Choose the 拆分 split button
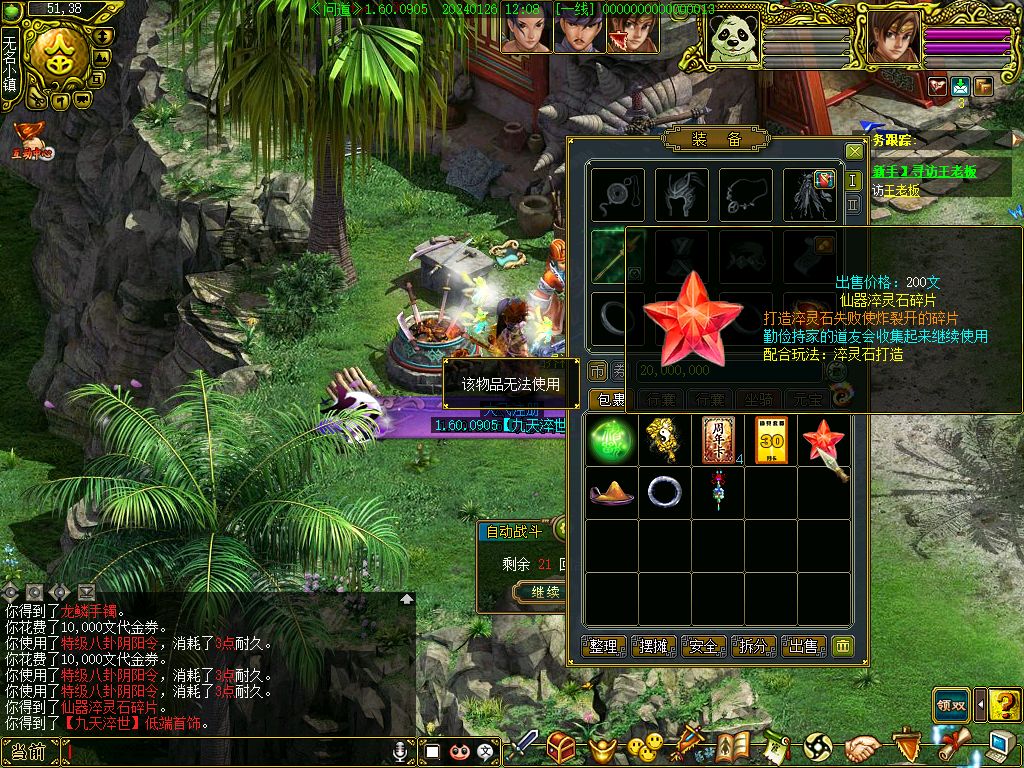This screenshot has width=1024, height=768. coord(753,646)
